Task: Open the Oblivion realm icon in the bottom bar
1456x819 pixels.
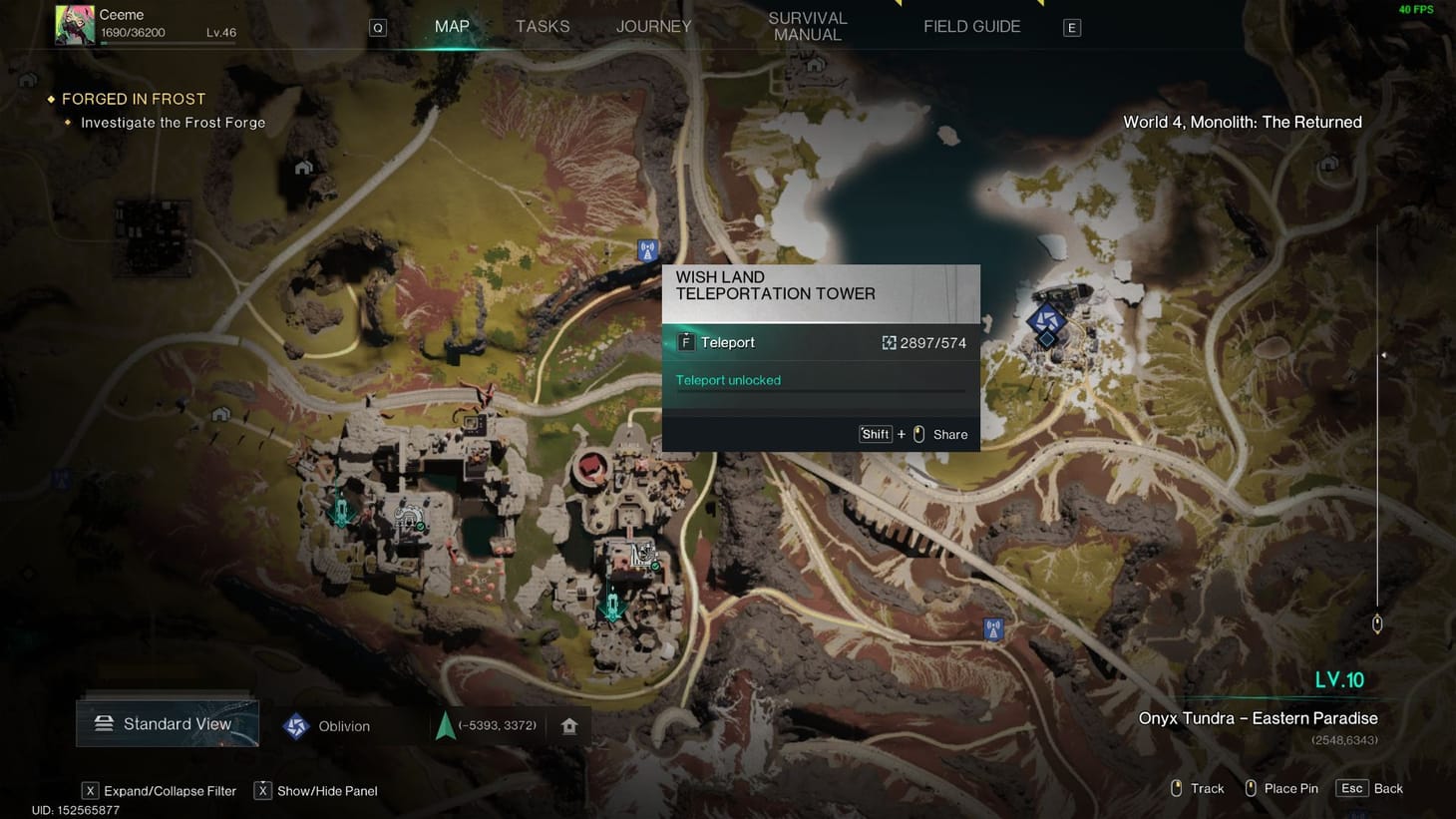Action: point(295,725)
